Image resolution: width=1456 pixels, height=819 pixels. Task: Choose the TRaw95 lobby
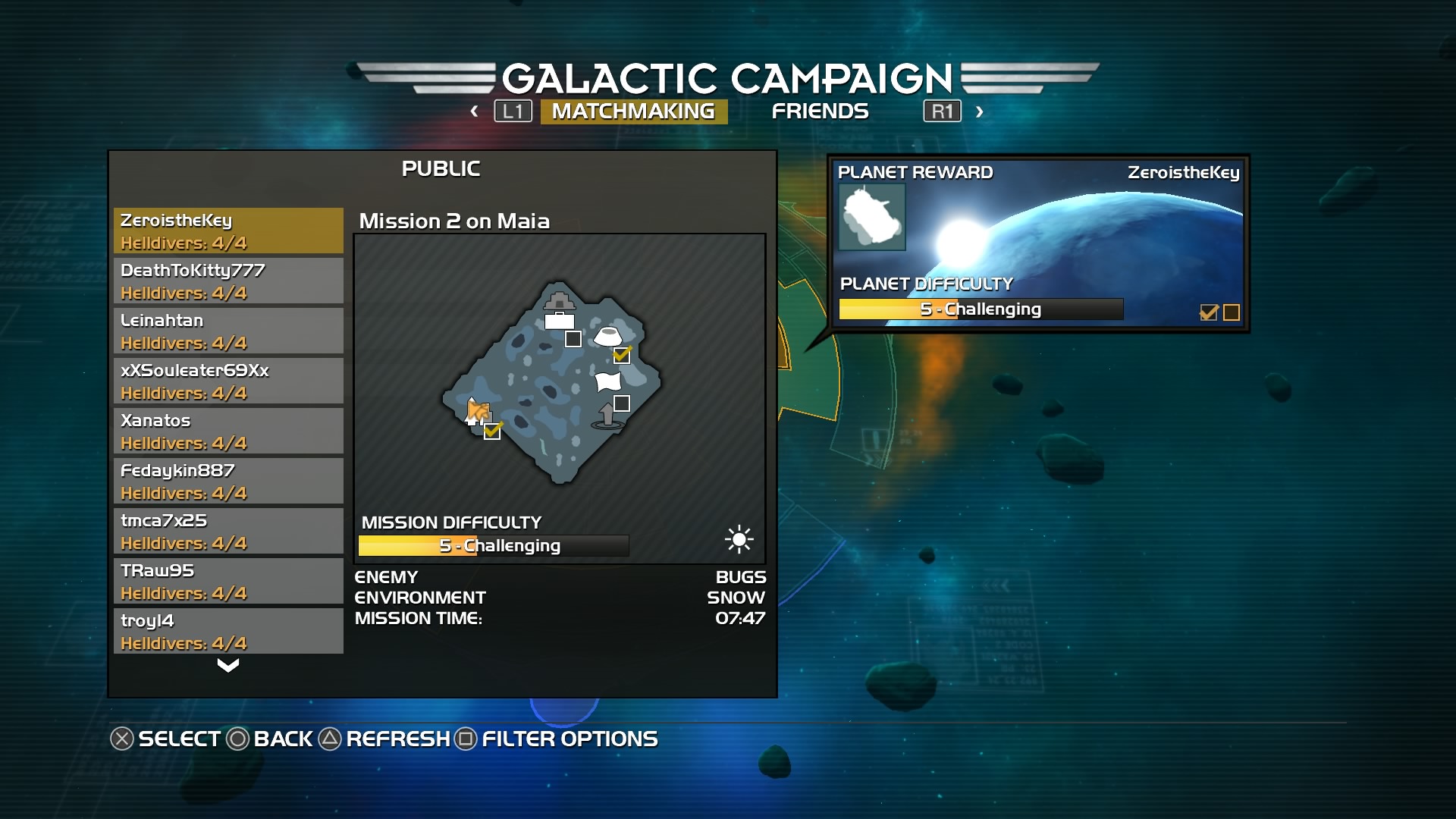click(228, 581)
